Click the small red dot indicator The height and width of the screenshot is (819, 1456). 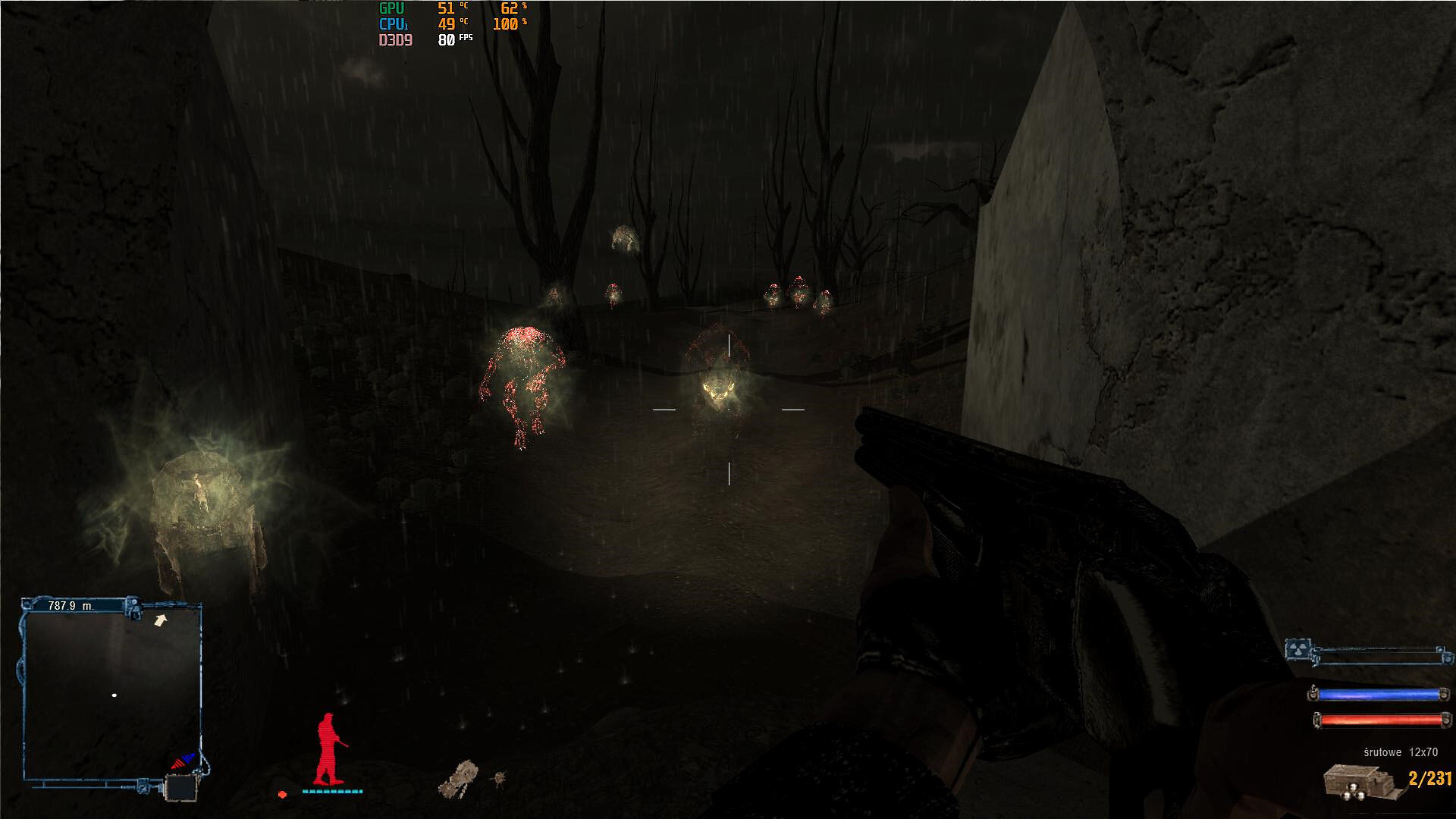pyautogui.click(x=282, y=794)
